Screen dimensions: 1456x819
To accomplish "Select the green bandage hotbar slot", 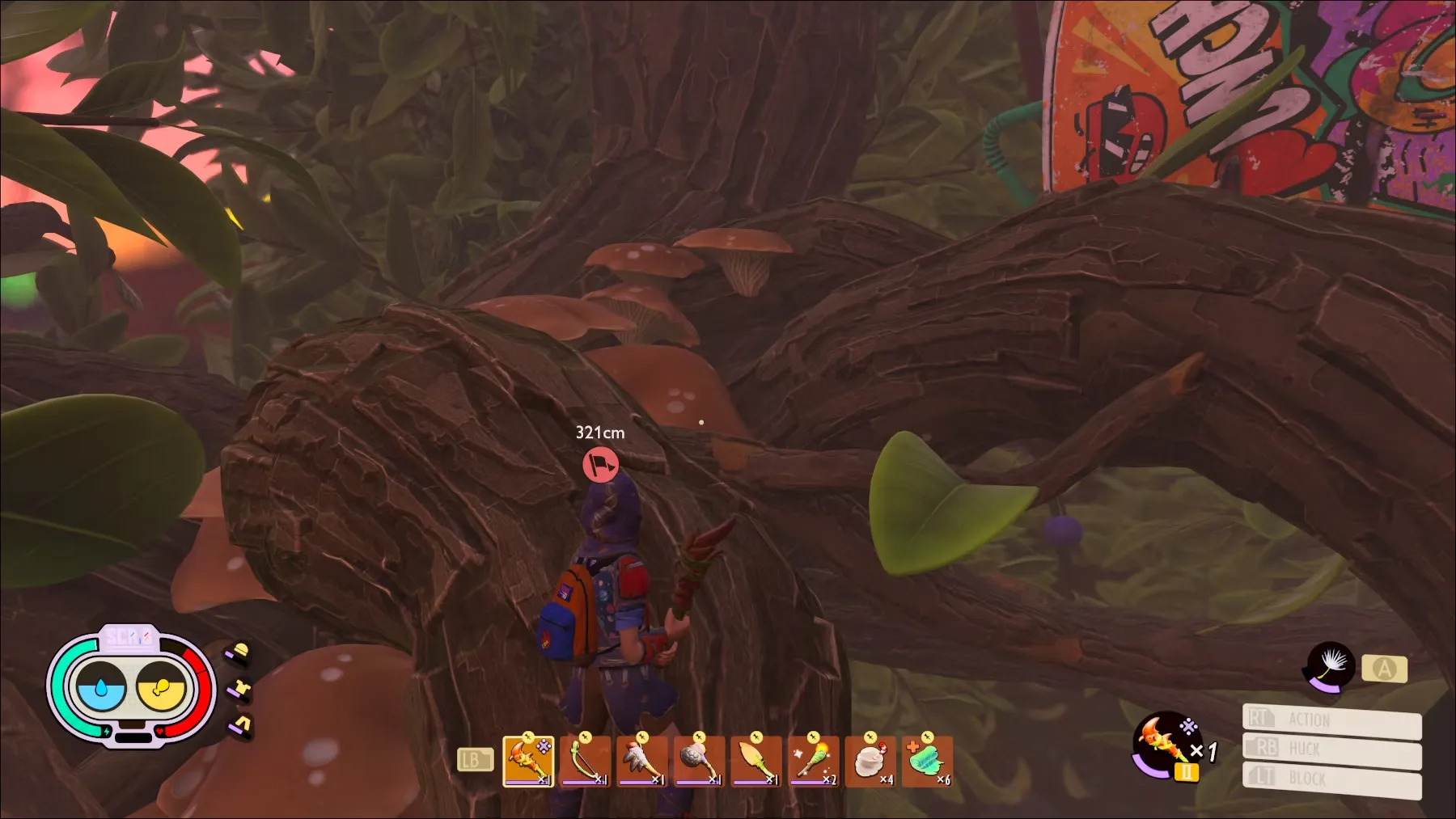I will click(x=927, y=761).
